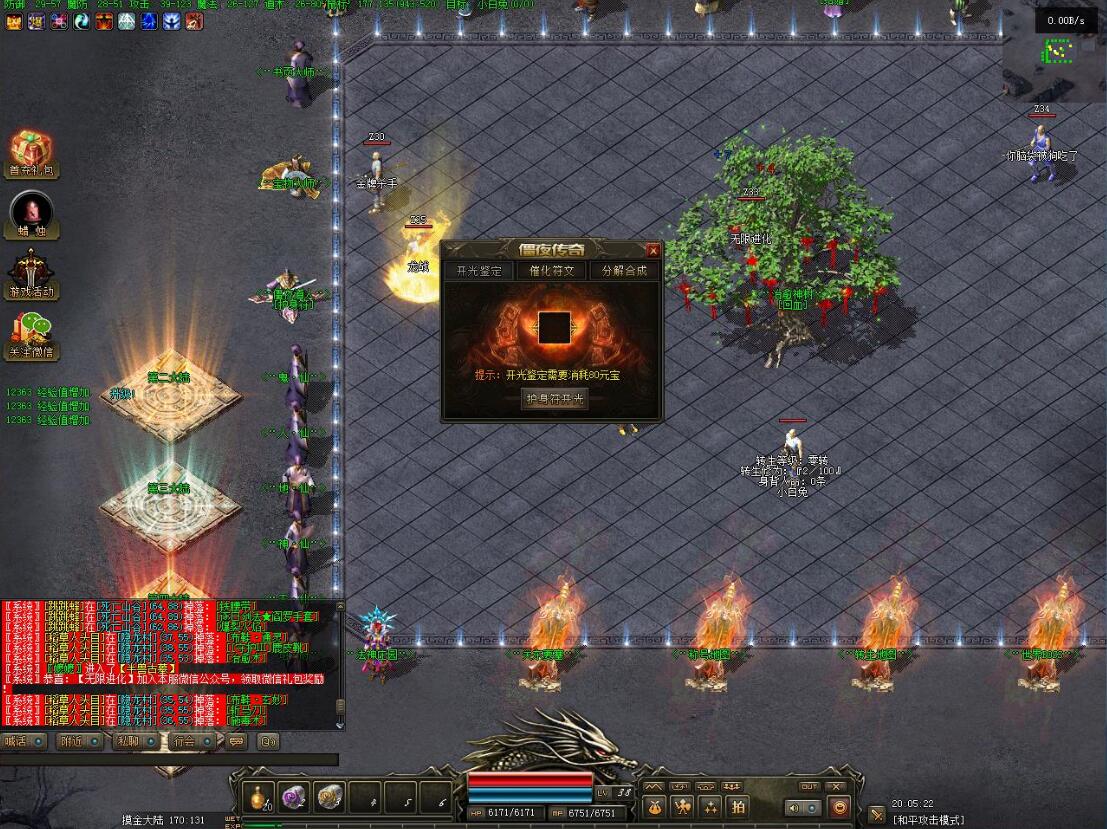Open the 首充礼包 gift box

coord(33,152)
